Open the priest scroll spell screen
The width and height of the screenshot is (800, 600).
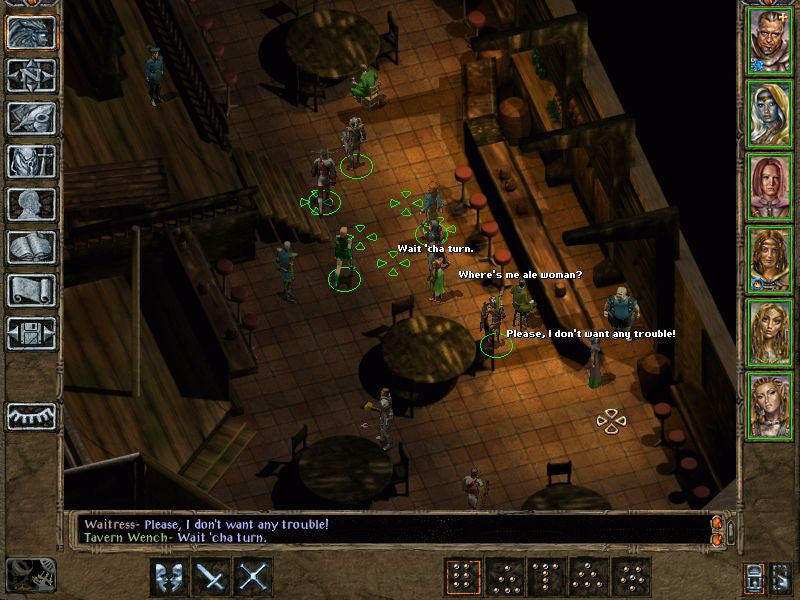click(x=31, y=290)
